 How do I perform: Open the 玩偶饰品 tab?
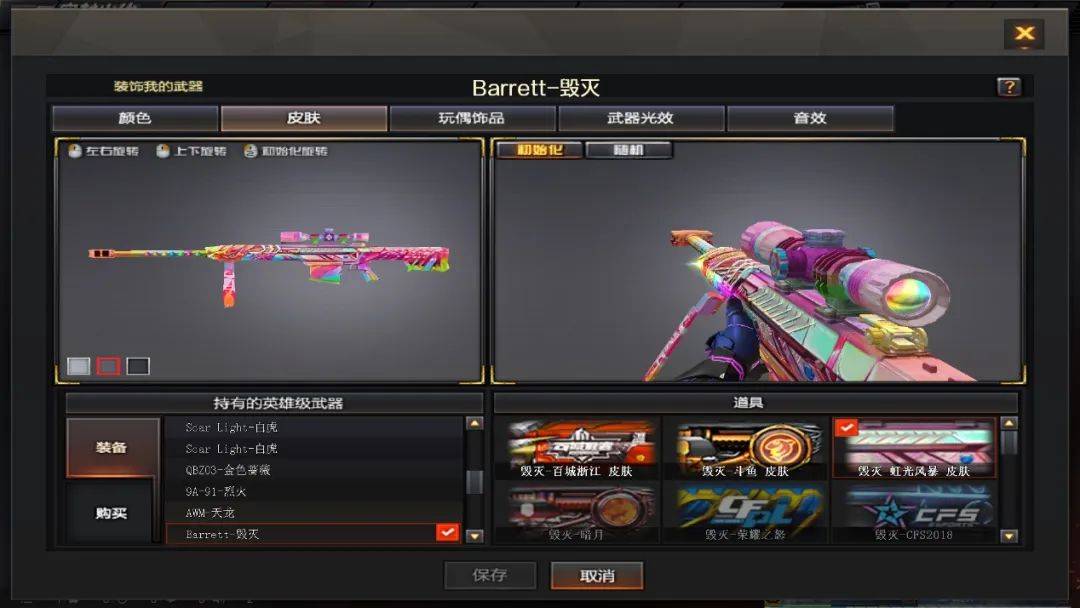click(x=472, y=118)
